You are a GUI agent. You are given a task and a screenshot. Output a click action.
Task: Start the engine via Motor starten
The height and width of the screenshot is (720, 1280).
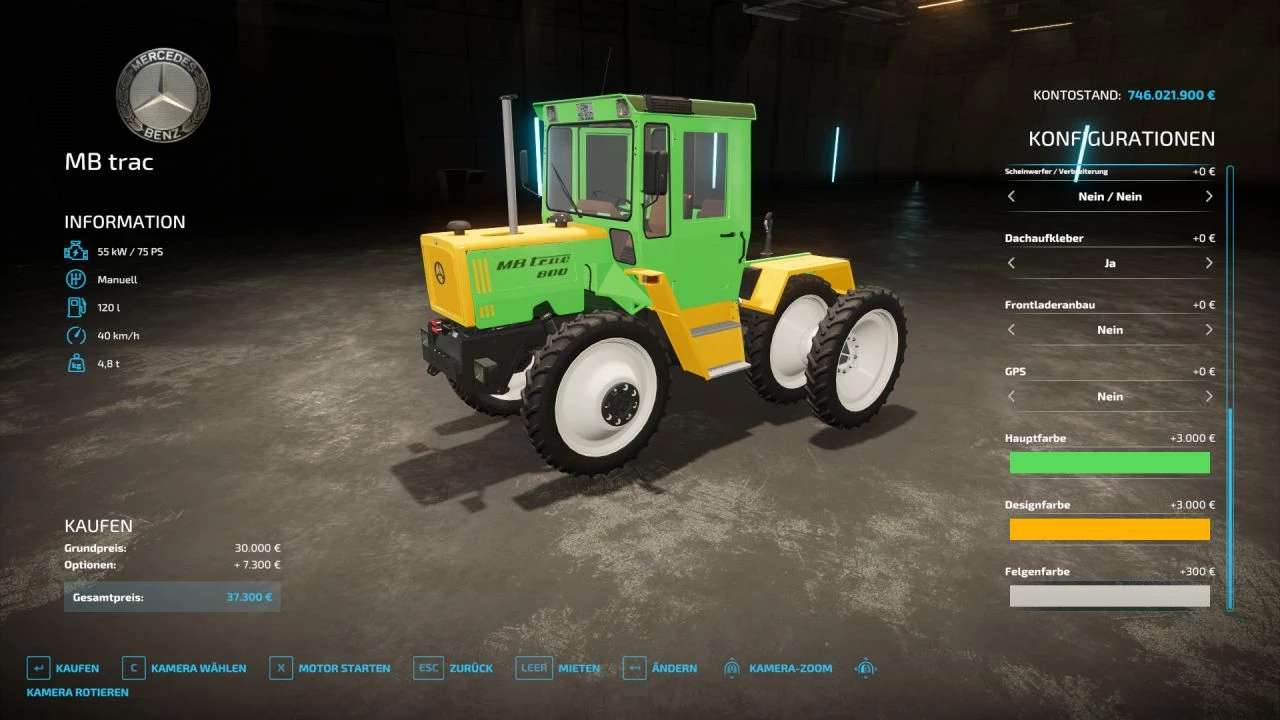tap(331, 668)
